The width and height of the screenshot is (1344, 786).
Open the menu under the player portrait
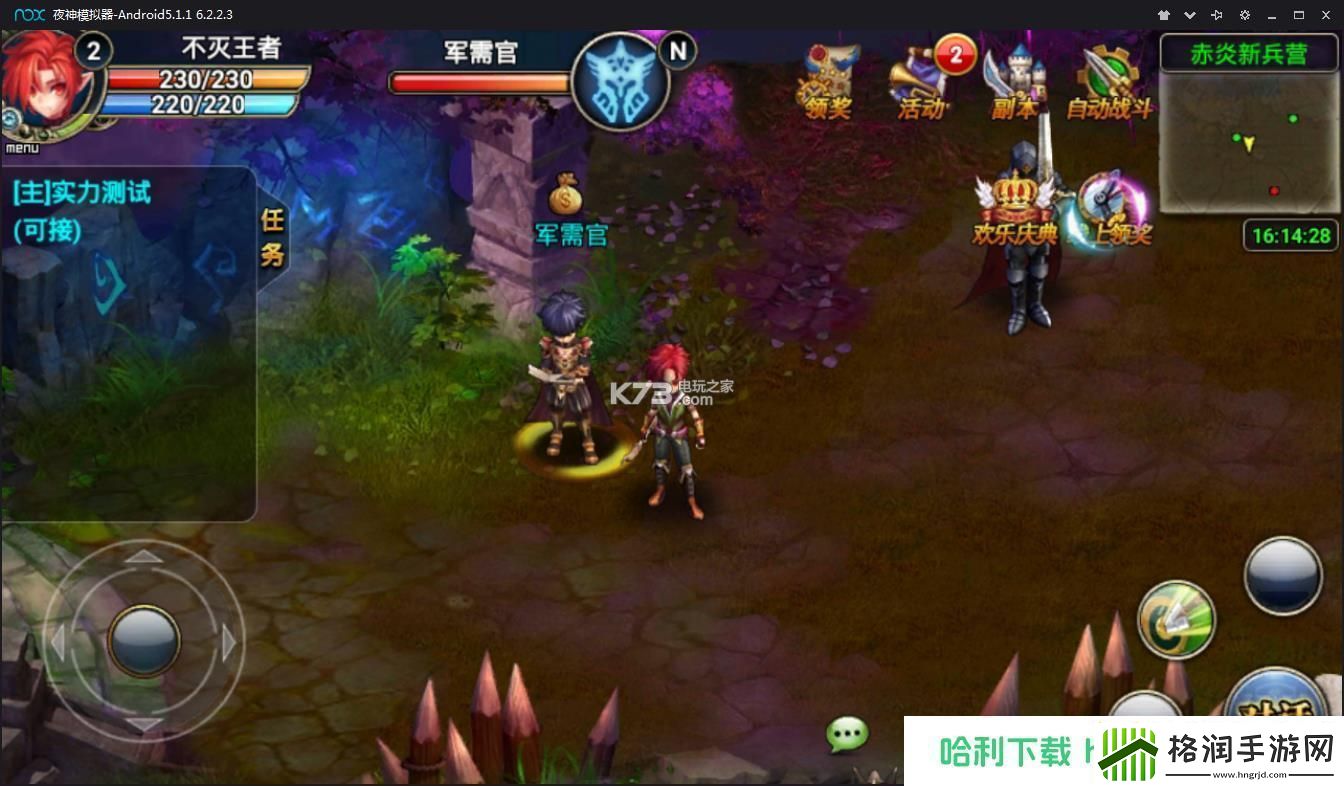pos(22,146)
